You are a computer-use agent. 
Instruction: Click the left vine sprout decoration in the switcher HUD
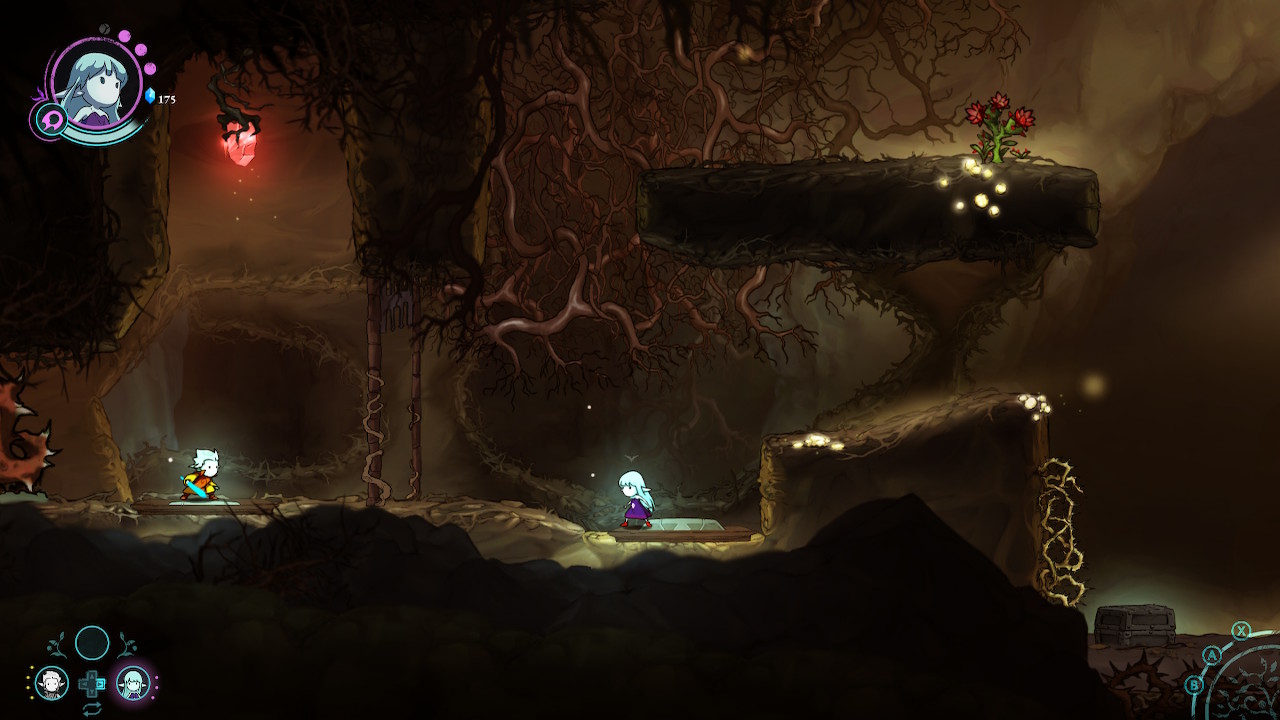pos(57,643)
